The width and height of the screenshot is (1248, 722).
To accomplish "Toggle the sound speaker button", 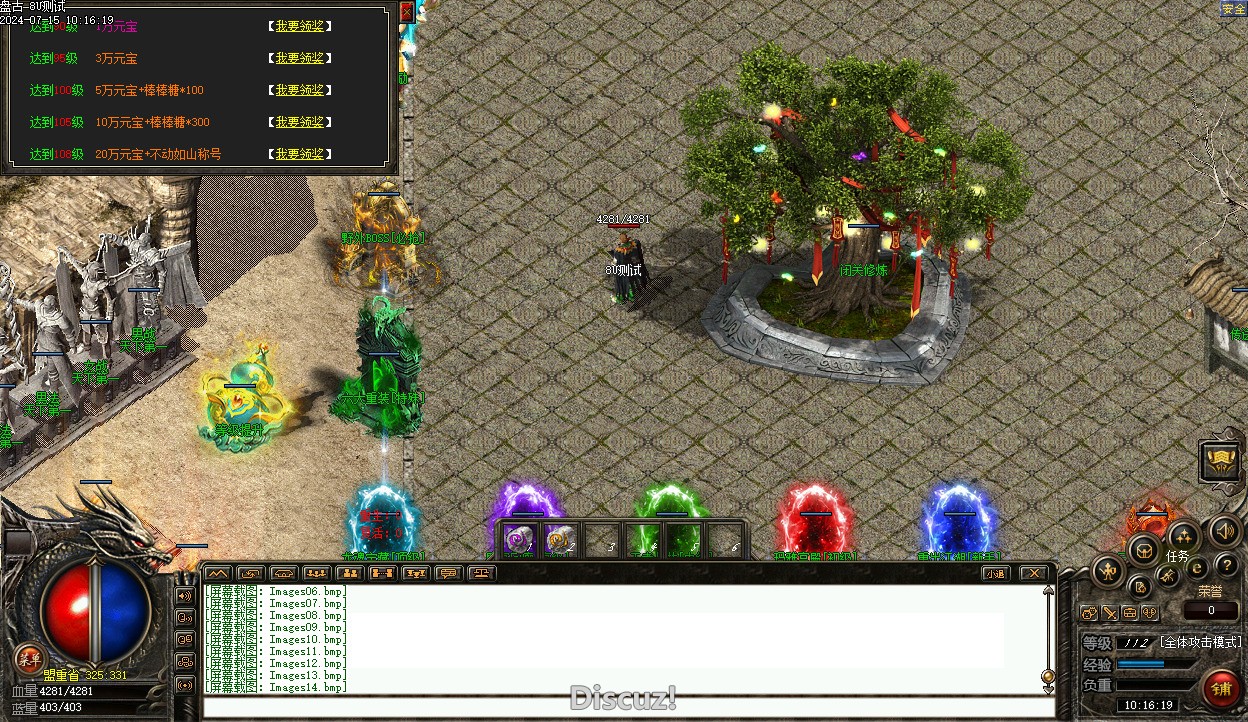I will (1224, 530).
